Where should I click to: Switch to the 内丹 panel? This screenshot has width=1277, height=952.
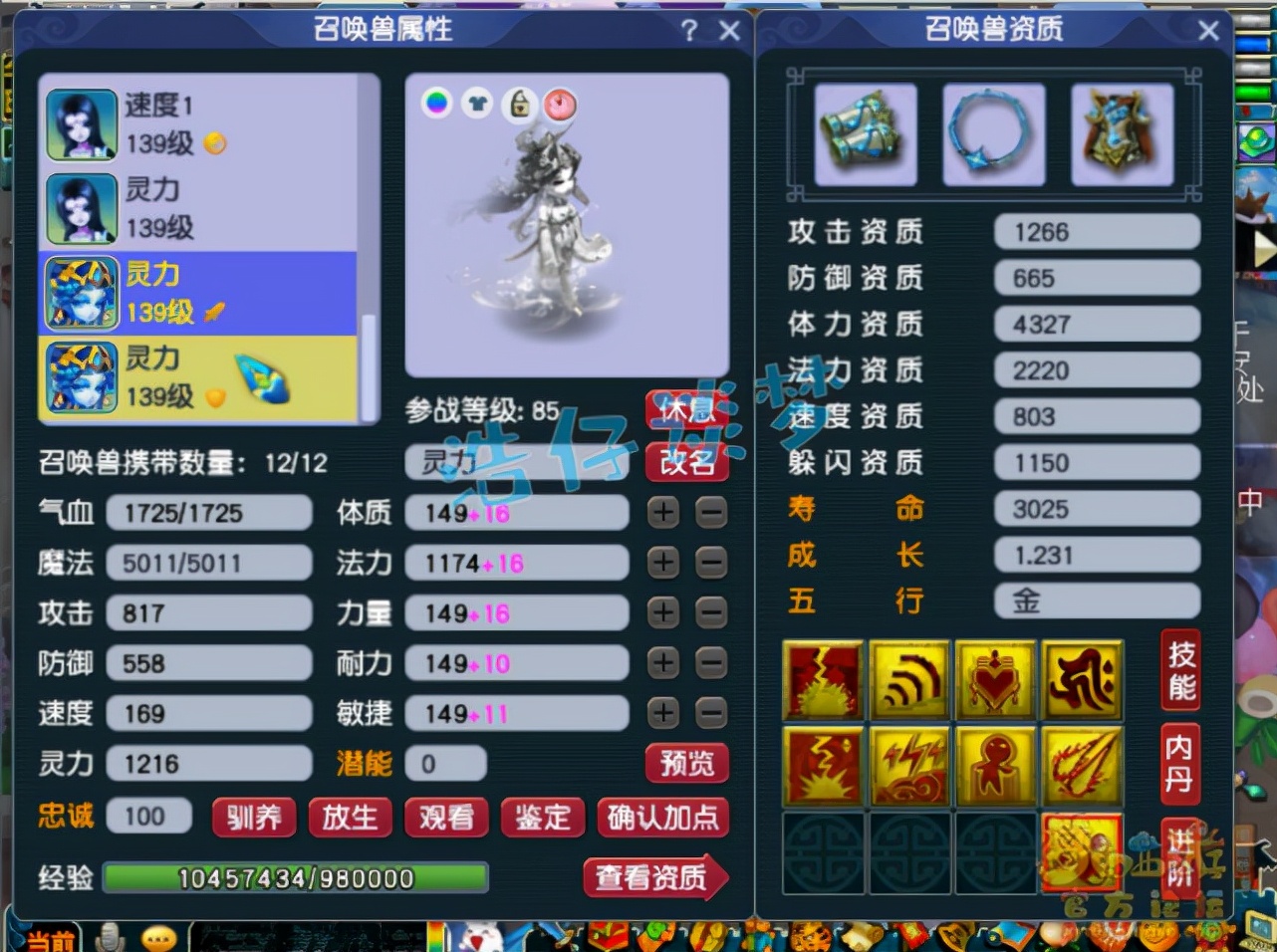pos(1179,765)
